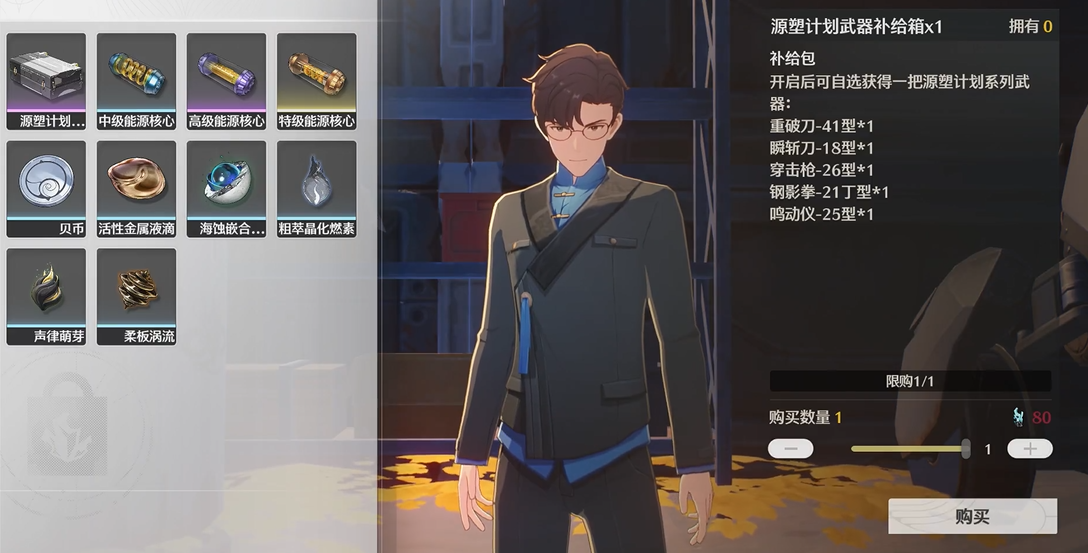Select the 源塑计划 weapon supply box item
Screen dimensions: 1088x553
pyautogui.click(x=46, y=81)
